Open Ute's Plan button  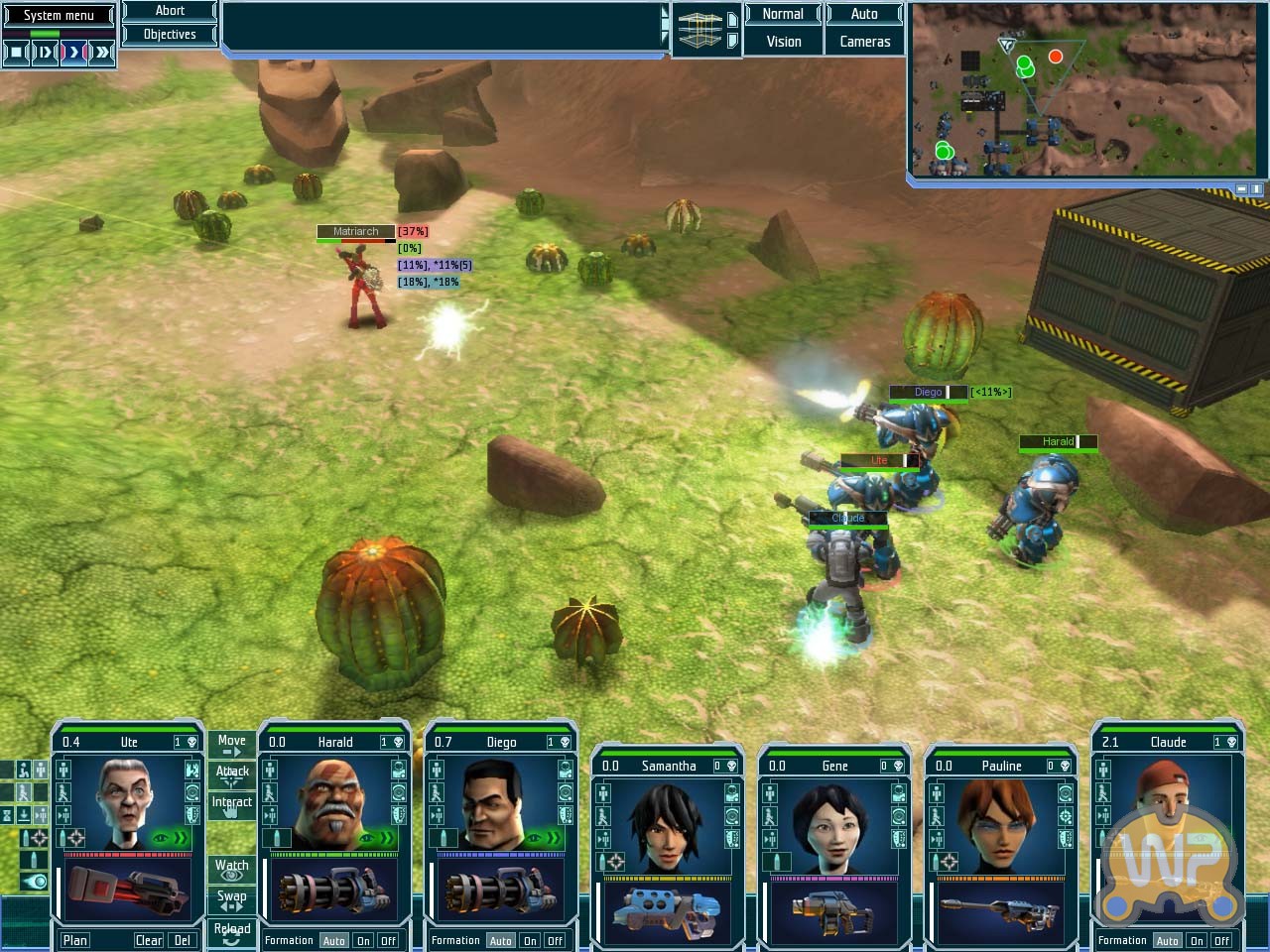(x=75, y=940)
